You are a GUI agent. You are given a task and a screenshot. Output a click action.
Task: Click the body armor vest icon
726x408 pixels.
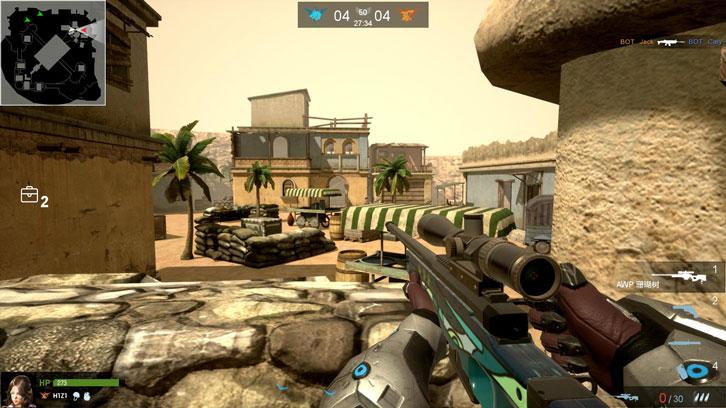[86, 398]
